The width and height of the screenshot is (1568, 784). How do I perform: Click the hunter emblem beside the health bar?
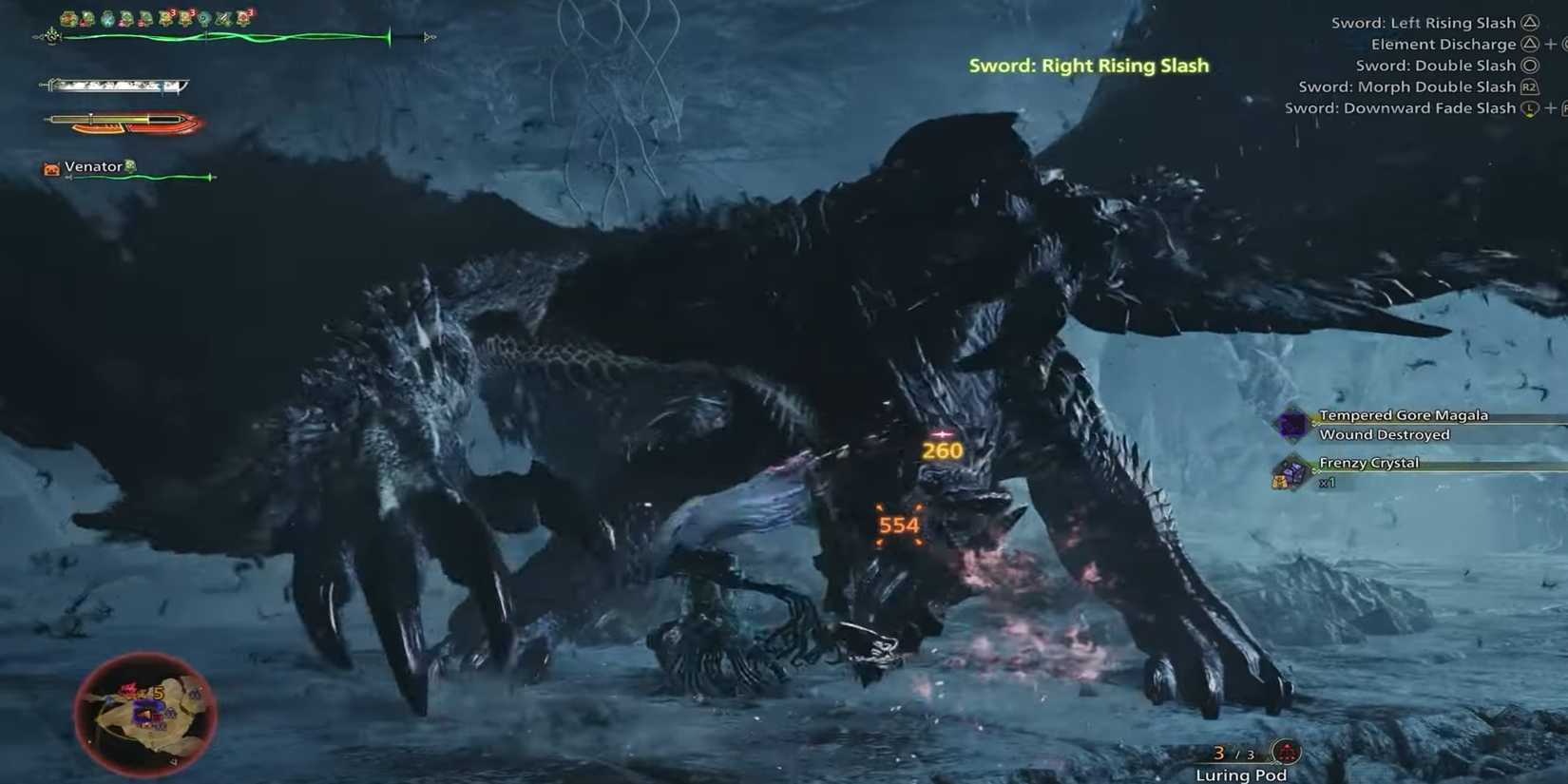click(x=52, y=36)
